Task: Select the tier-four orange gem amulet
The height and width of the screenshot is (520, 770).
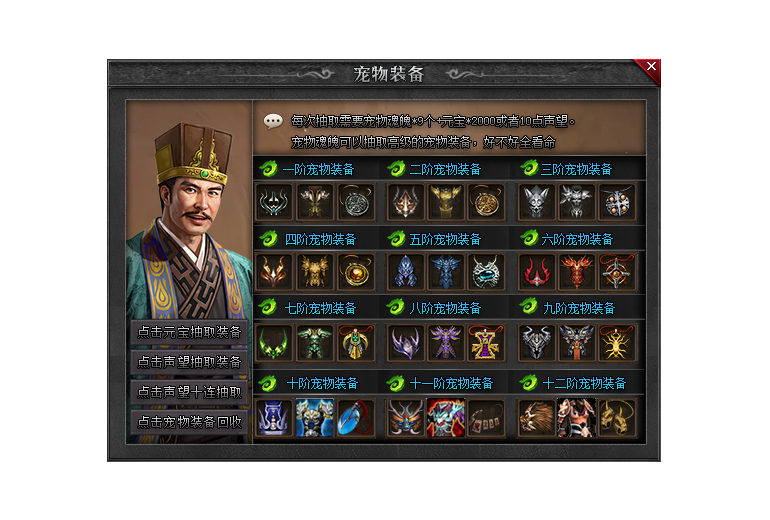Action: (355, 272)
